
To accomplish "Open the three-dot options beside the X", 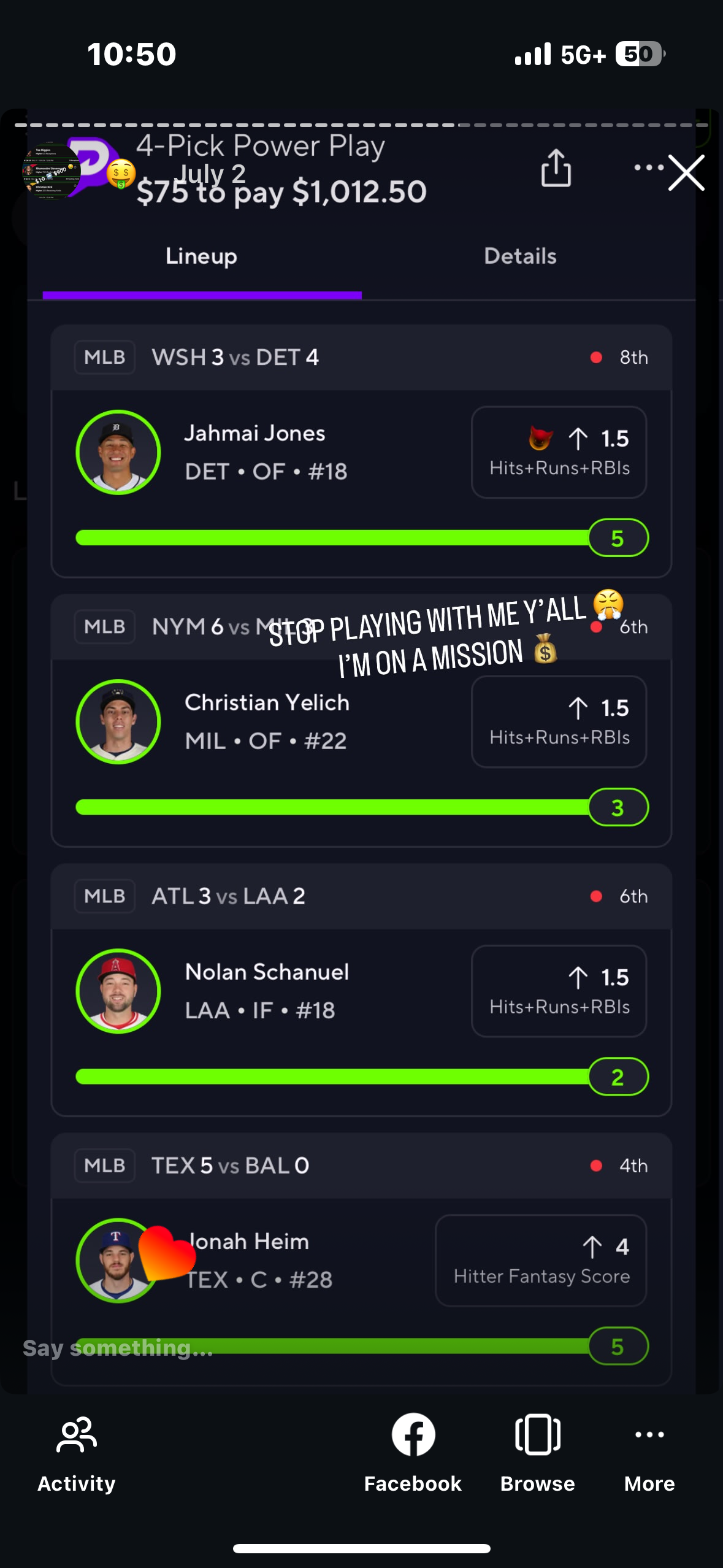I will (649, 167).
